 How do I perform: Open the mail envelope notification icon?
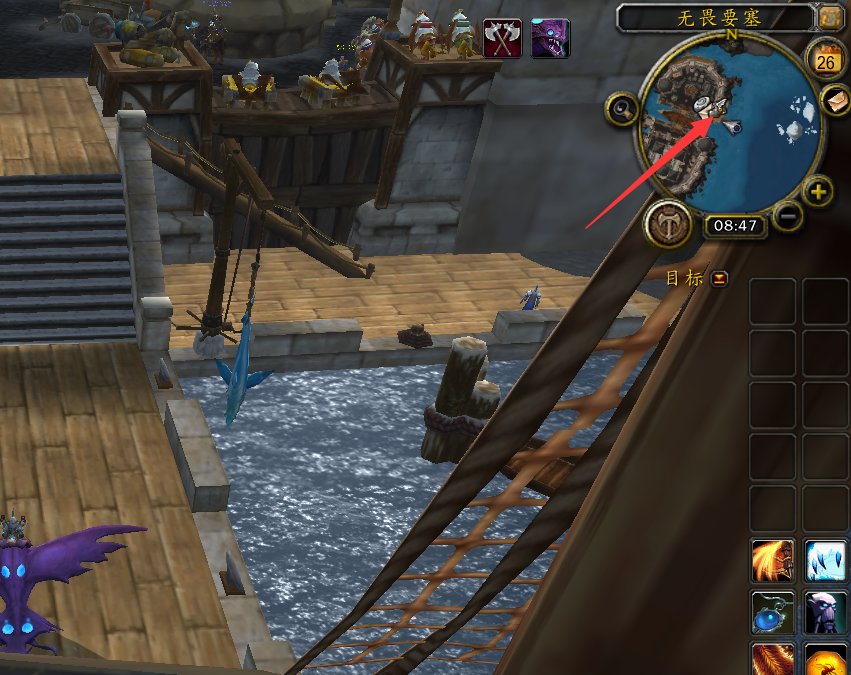833,100
